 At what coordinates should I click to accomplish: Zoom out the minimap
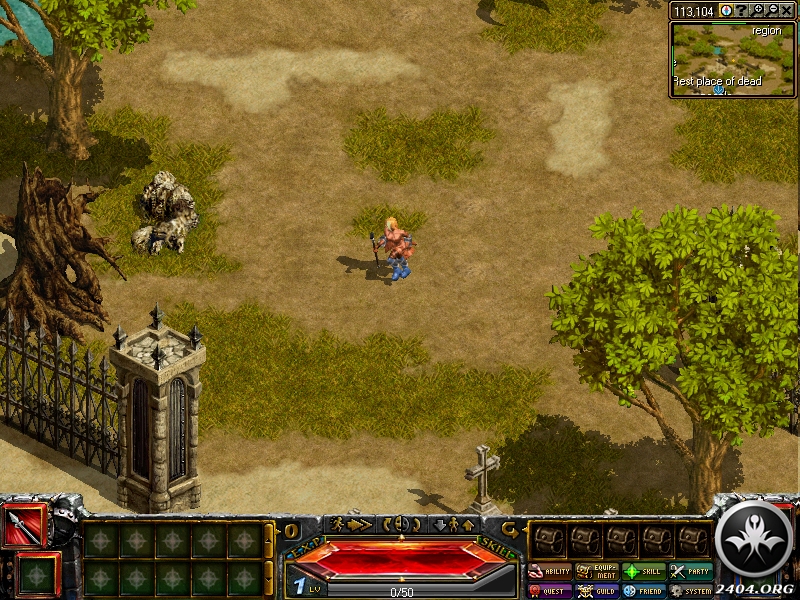(772, 10)
